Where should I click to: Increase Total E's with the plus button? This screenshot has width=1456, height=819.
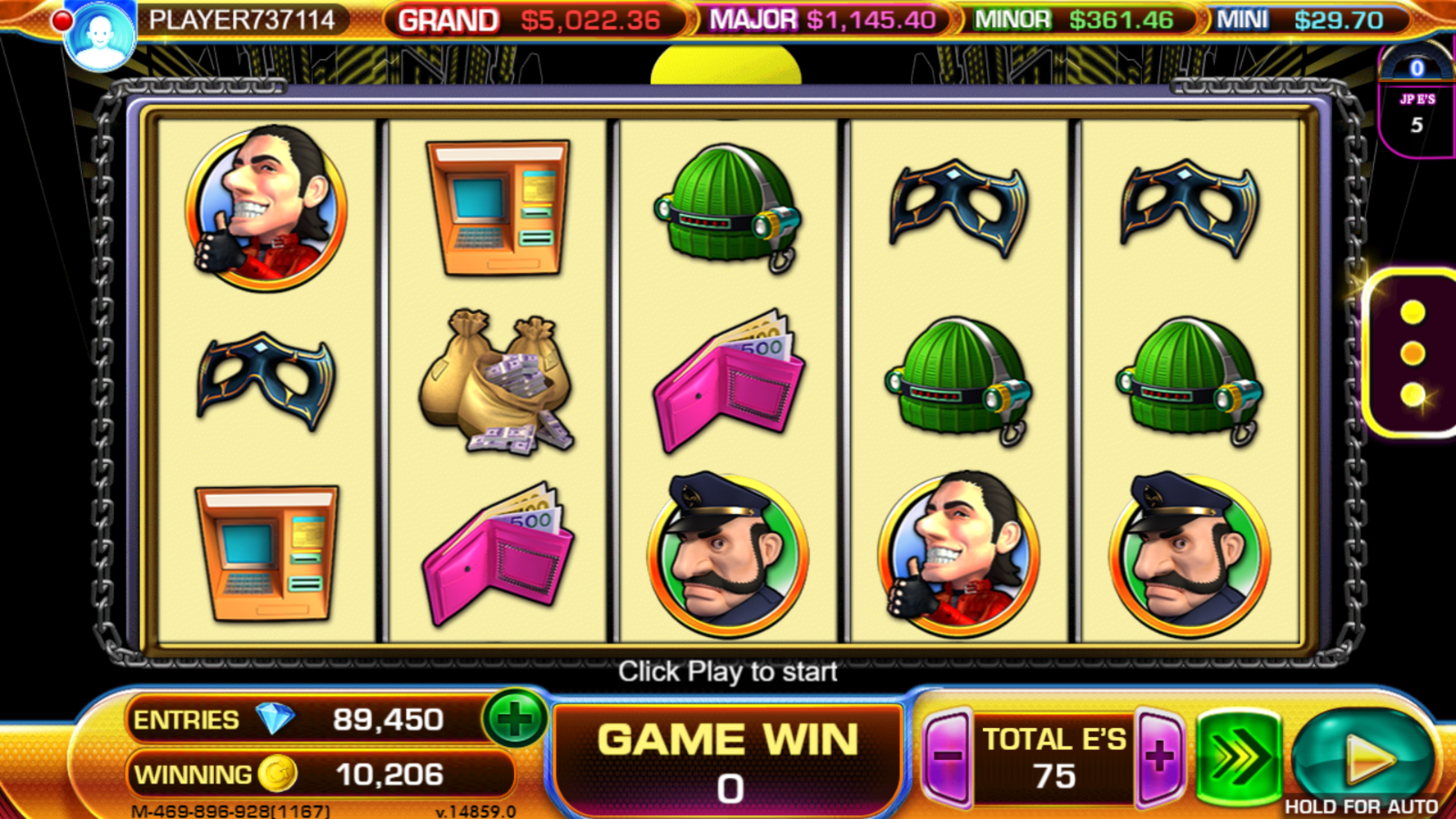1159,756
